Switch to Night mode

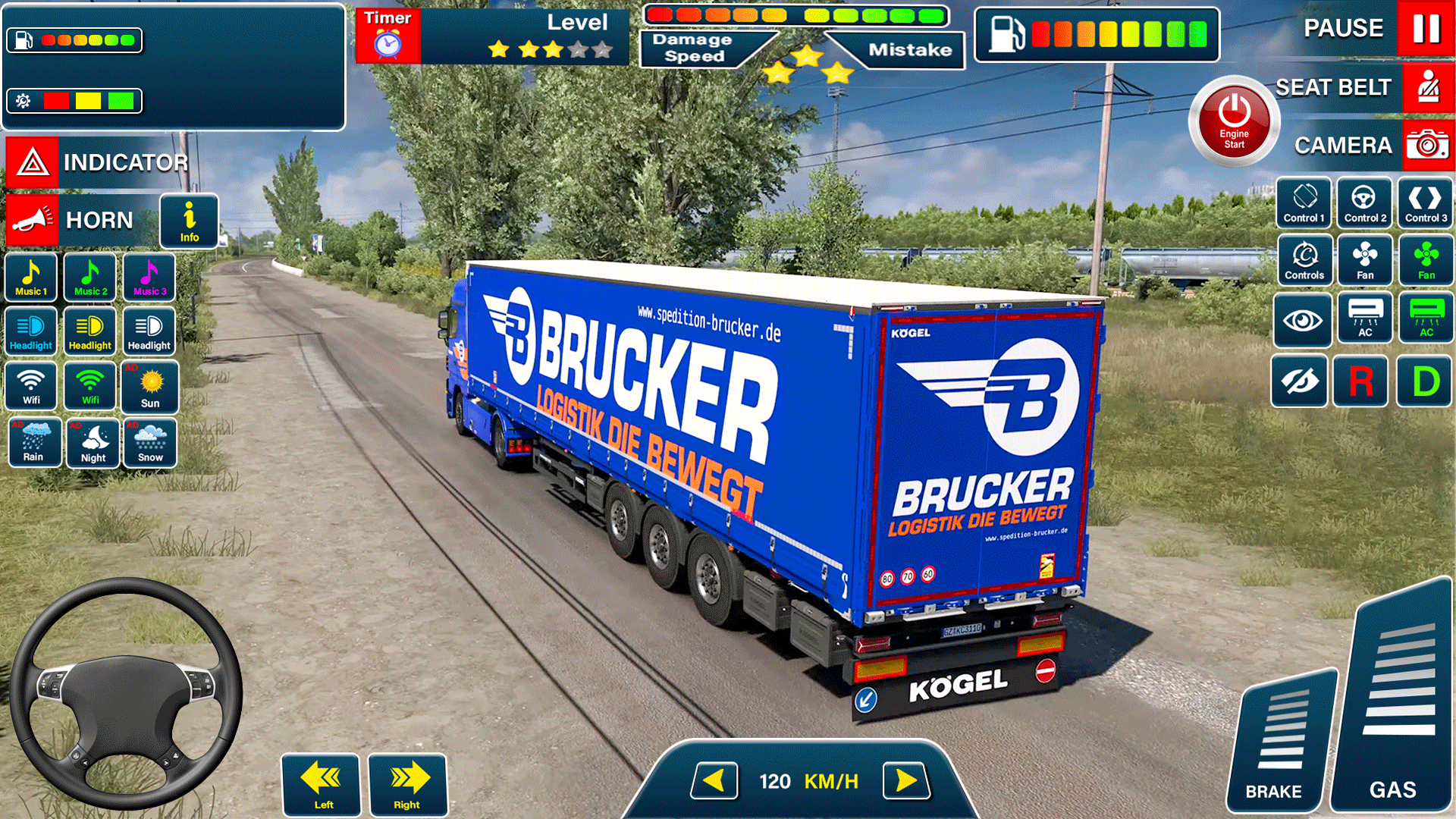92,443
